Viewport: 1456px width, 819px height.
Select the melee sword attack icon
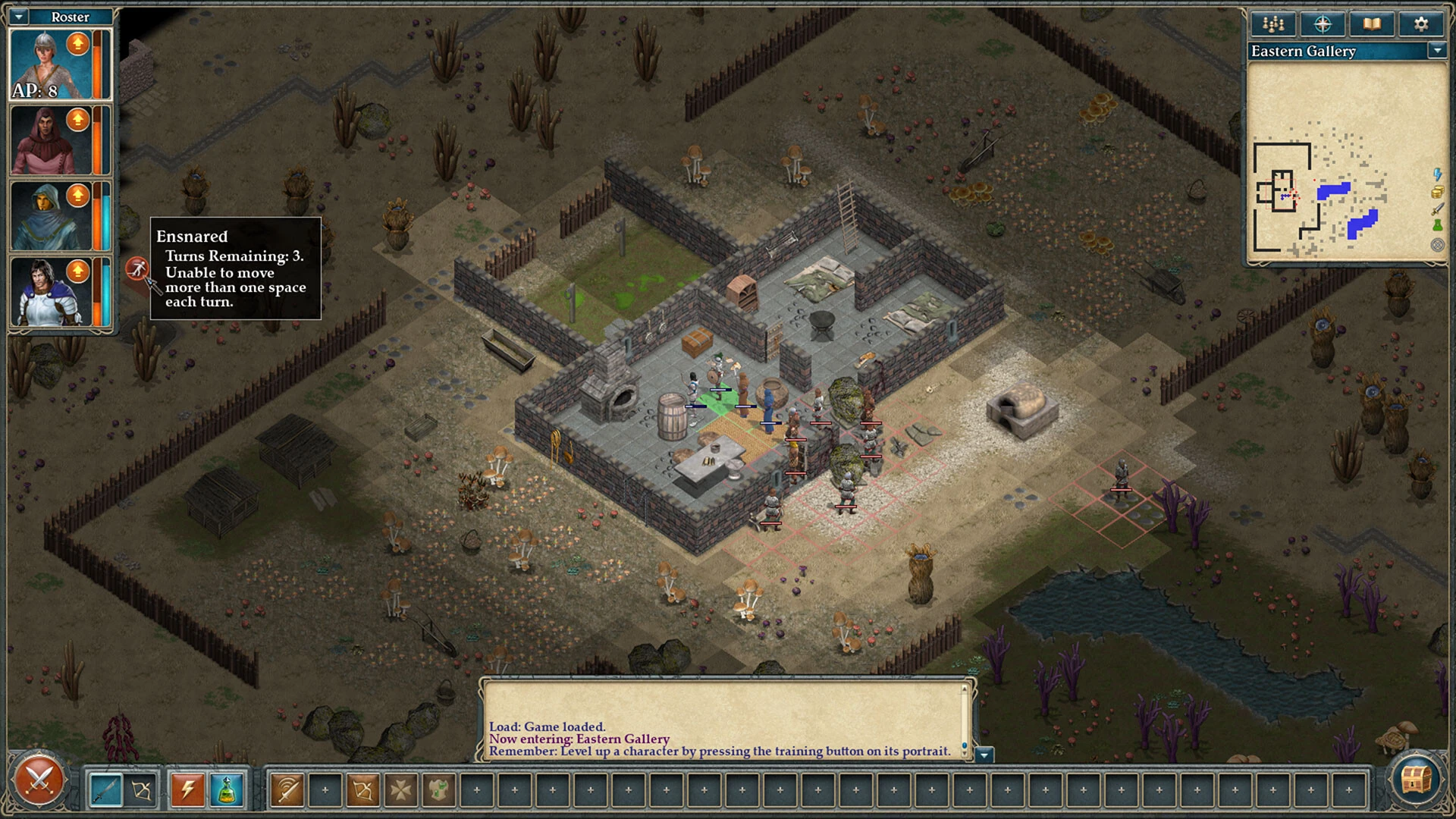click(105, 789)
